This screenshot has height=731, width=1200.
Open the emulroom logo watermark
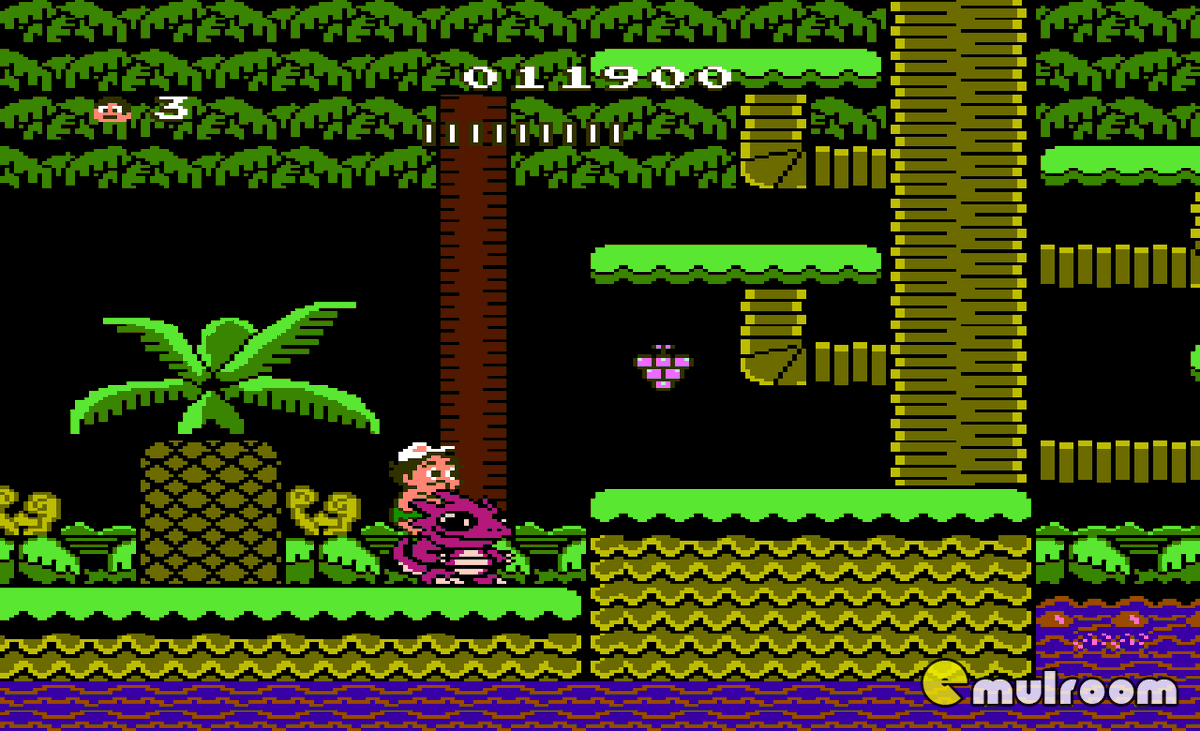(1050, 685)
